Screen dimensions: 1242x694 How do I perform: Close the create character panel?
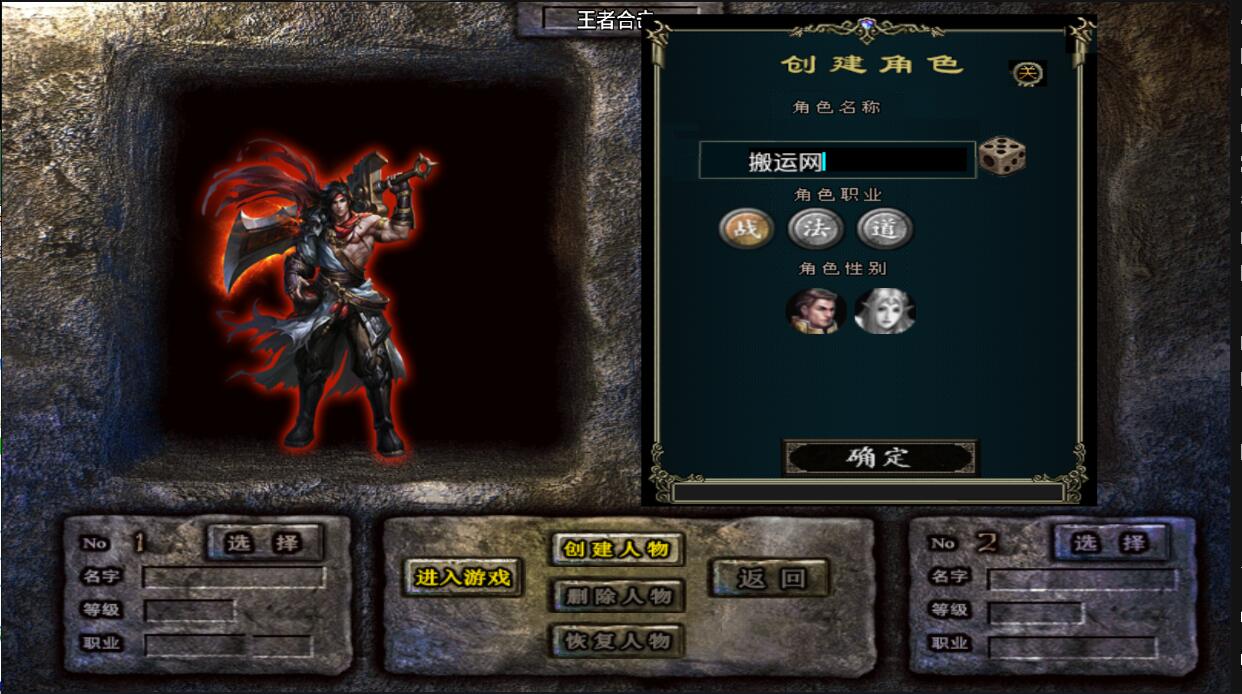tap(1027, 73)
